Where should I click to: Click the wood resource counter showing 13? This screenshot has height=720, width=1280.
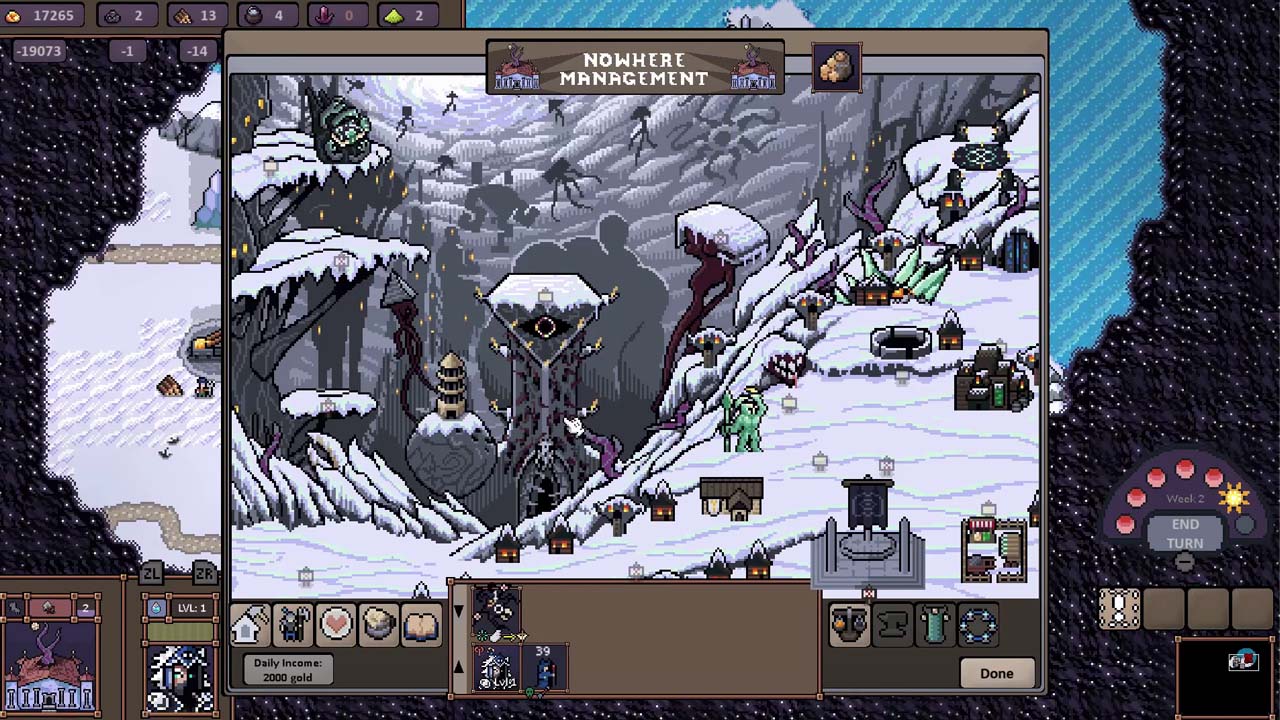point(198,15)
